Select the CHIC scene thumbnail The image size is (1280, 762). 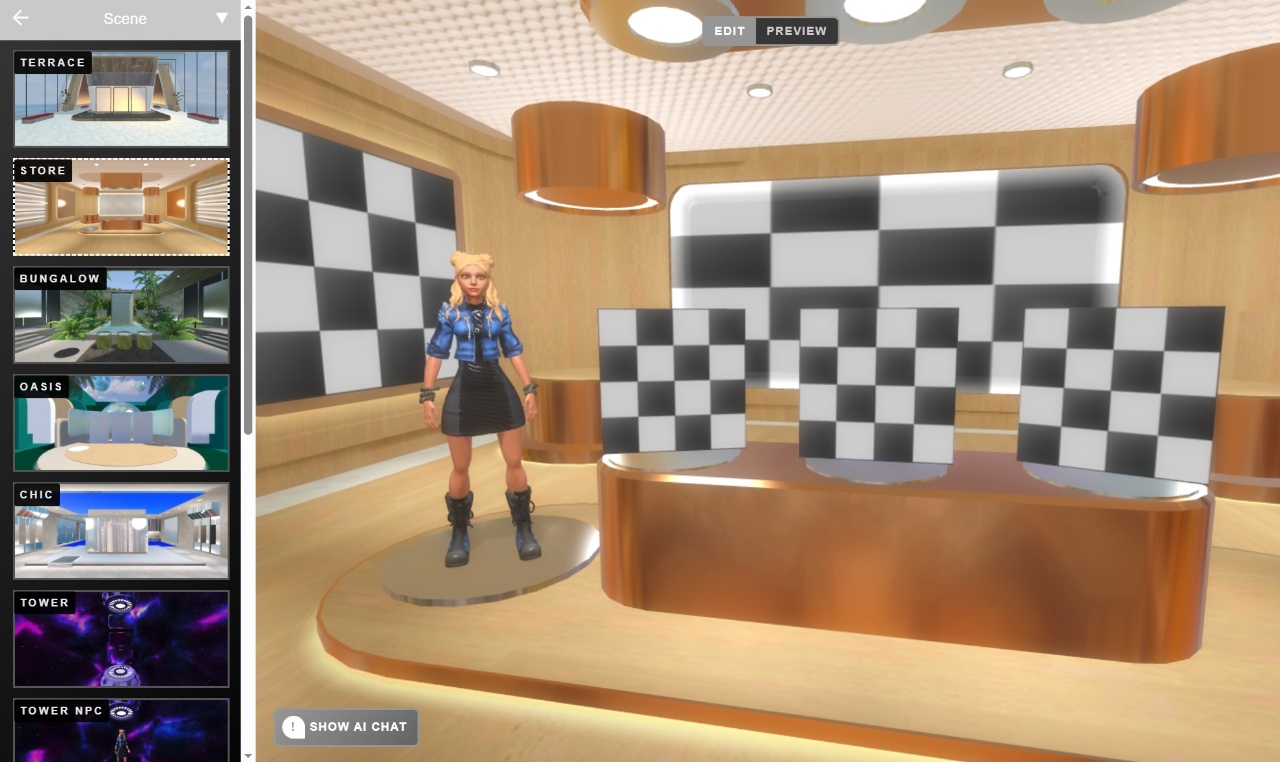pyautogui.click(x=121, y=530)
